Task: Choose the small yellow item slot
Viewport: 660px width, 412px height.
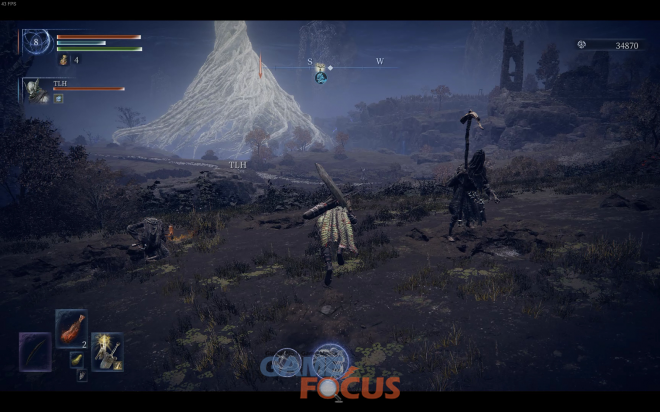Action: [x=75, y=359]
